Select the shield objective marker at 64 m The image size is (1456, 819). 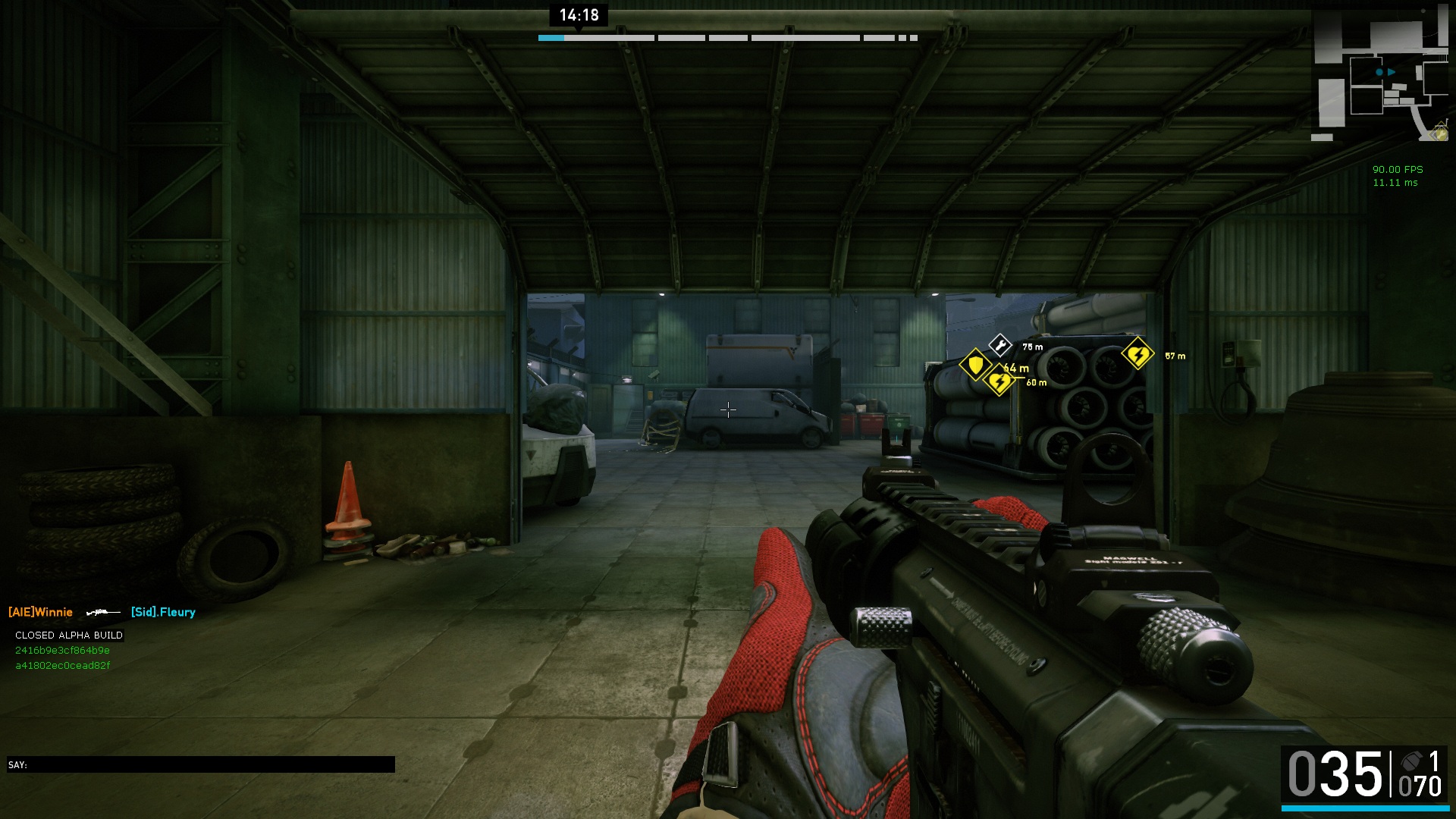pyautogui.click(x=975, y=365)
